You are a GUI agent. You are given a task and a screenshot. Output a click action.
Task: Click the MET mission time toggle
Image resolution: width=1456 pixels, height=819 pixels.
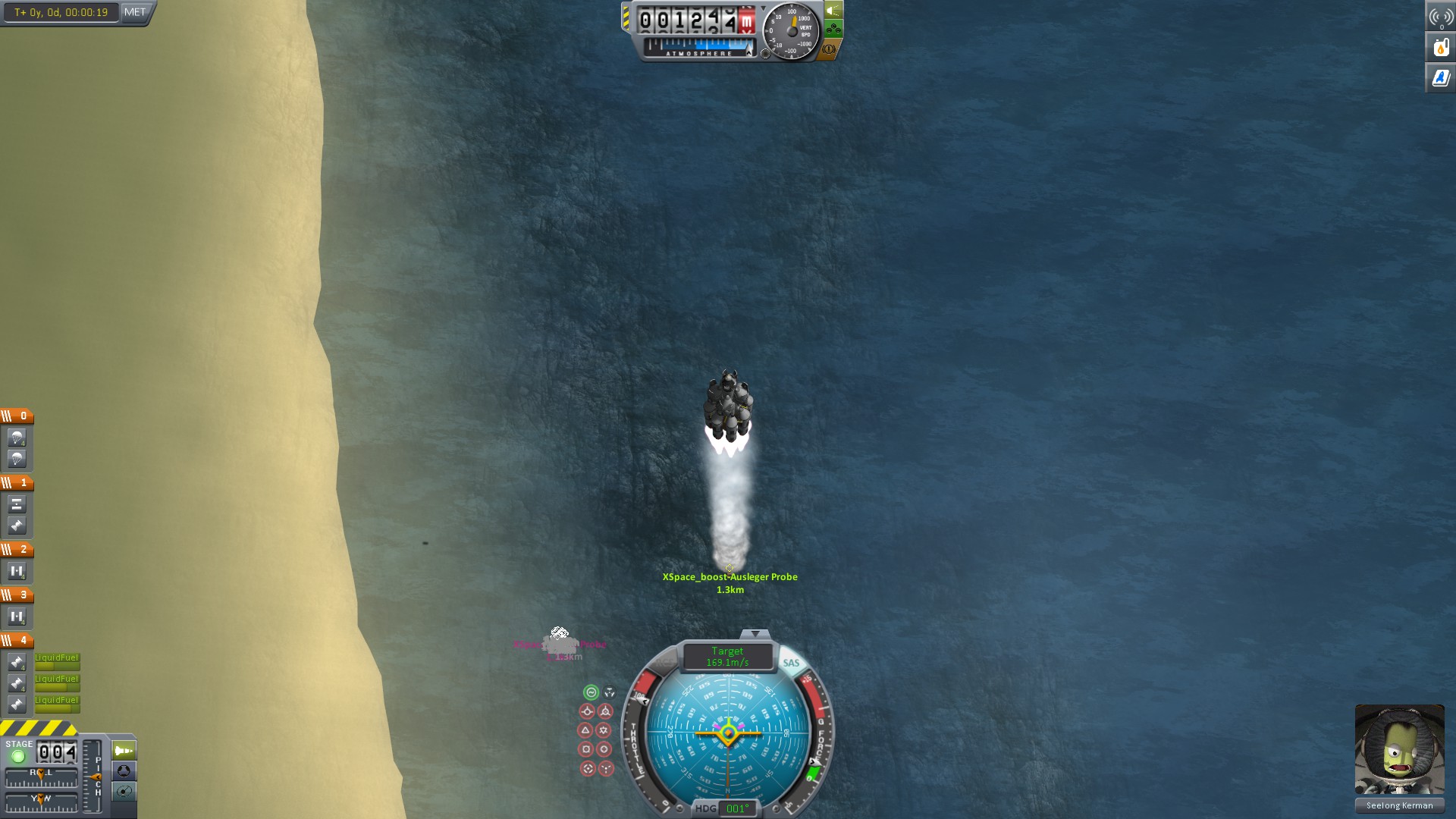point(135,12)
